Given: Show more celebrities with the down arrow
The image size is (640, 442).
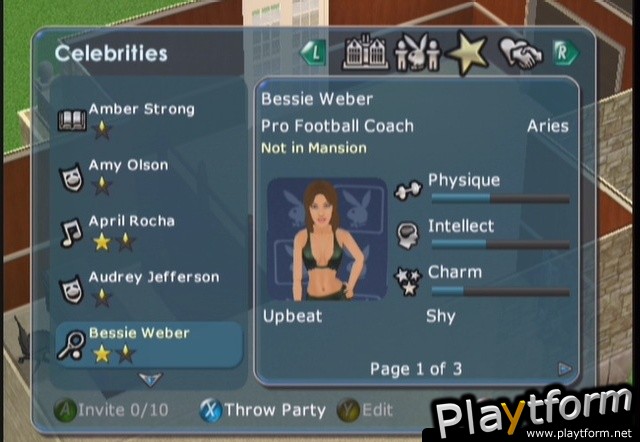Looking at the screenshot, I should pyautogui.click(x=149, y=379).
